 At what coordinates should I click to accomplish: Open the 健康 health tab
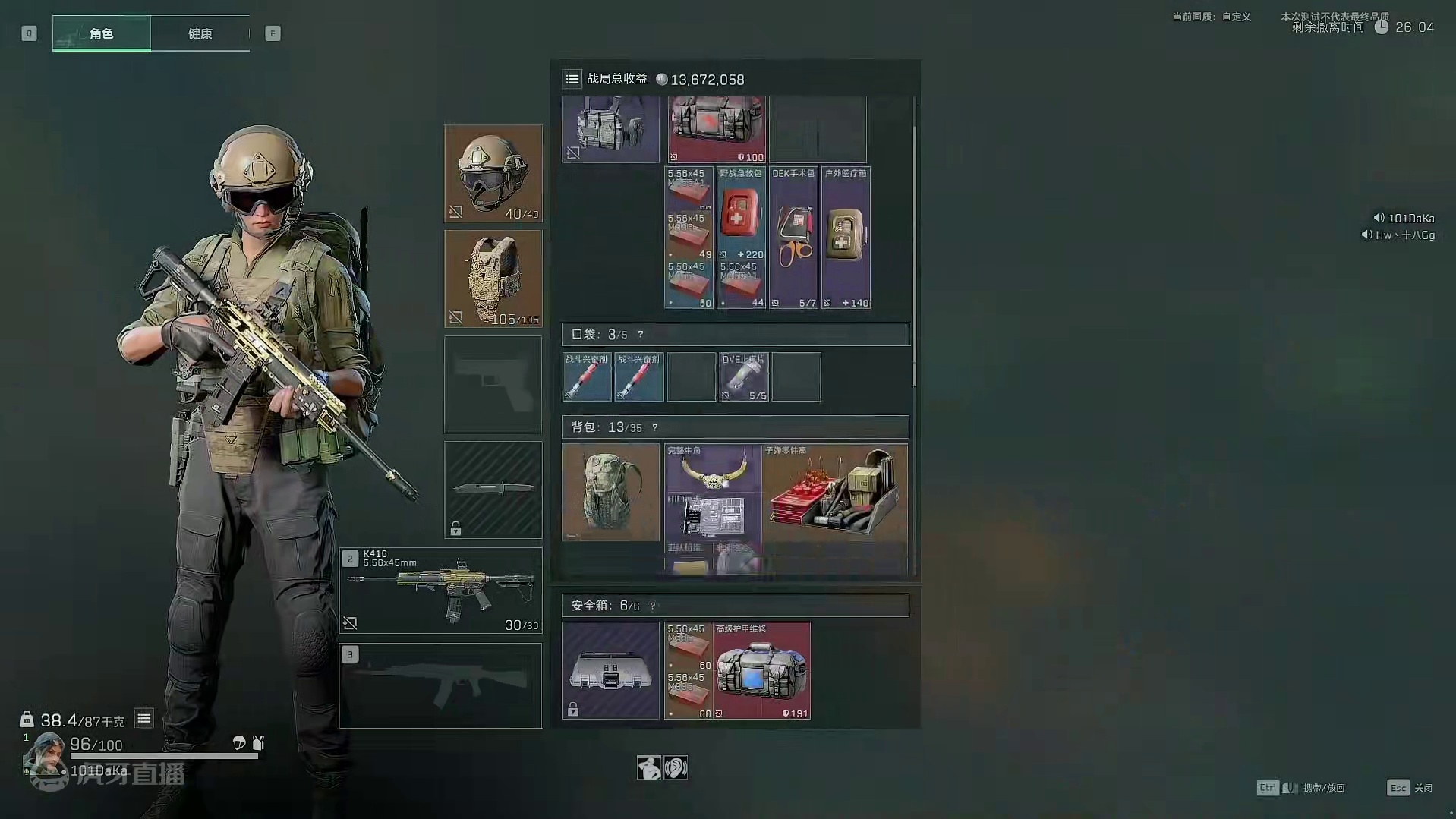tap(200, 33)
